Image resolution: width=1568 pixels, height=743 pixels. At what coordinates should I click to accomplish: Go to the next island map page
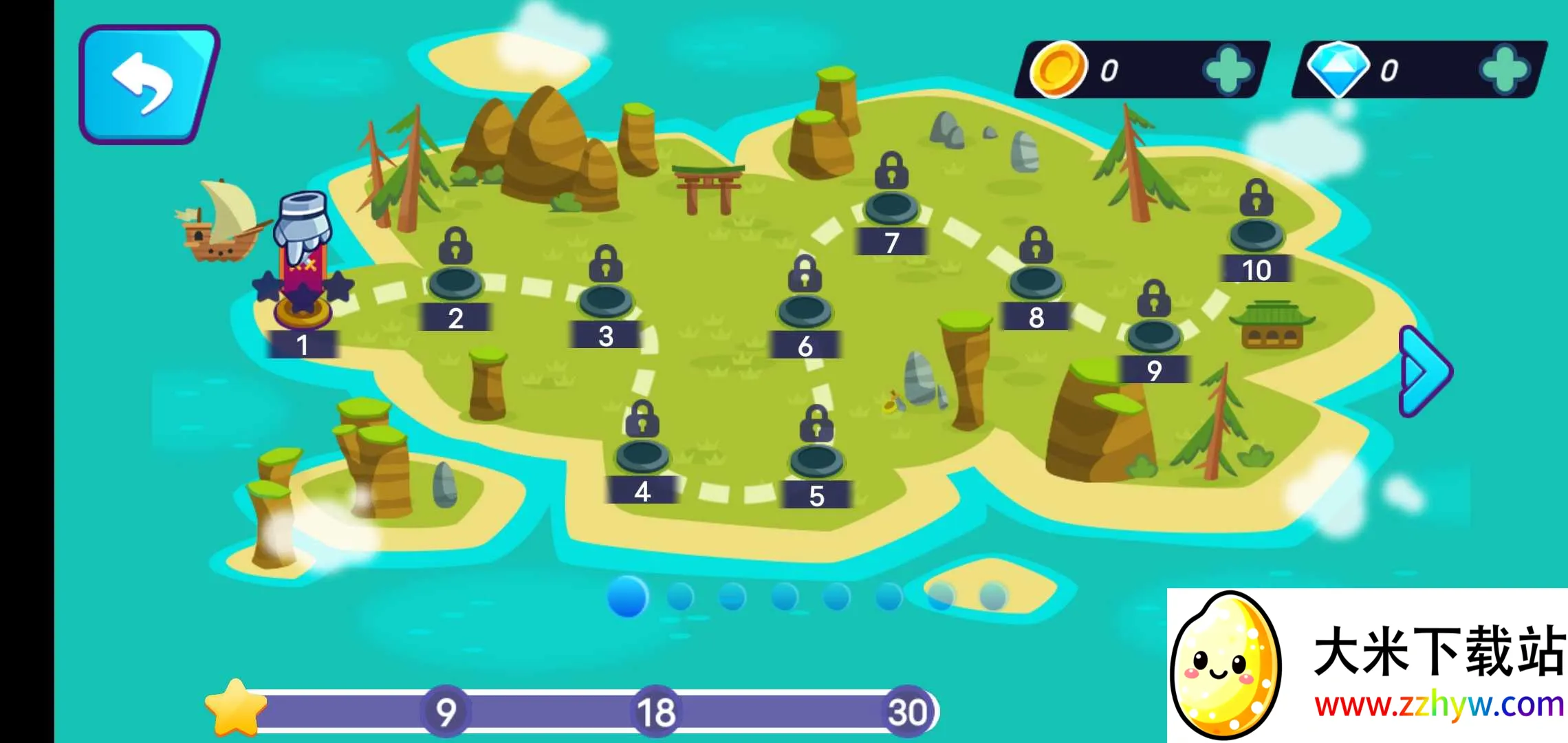[x=1425, y=371]
